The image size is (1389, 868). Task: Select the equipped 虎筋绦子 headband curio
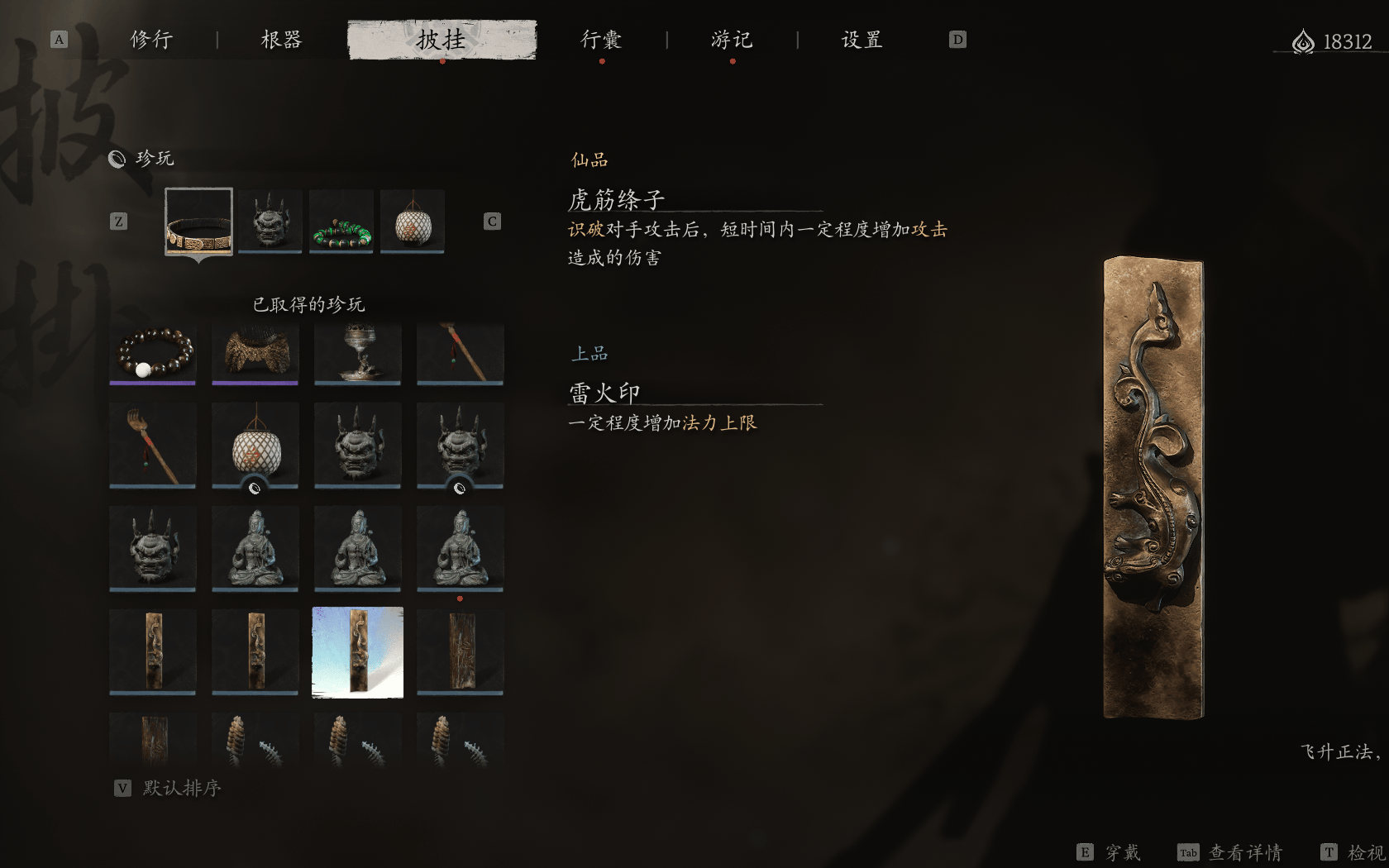coord(198,220)
